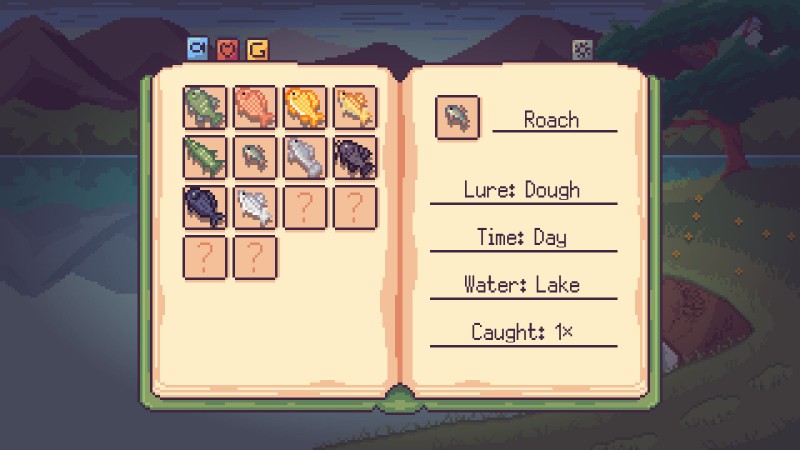Select the yellow G tab
800x450 pixels.
tap(257, 48)
